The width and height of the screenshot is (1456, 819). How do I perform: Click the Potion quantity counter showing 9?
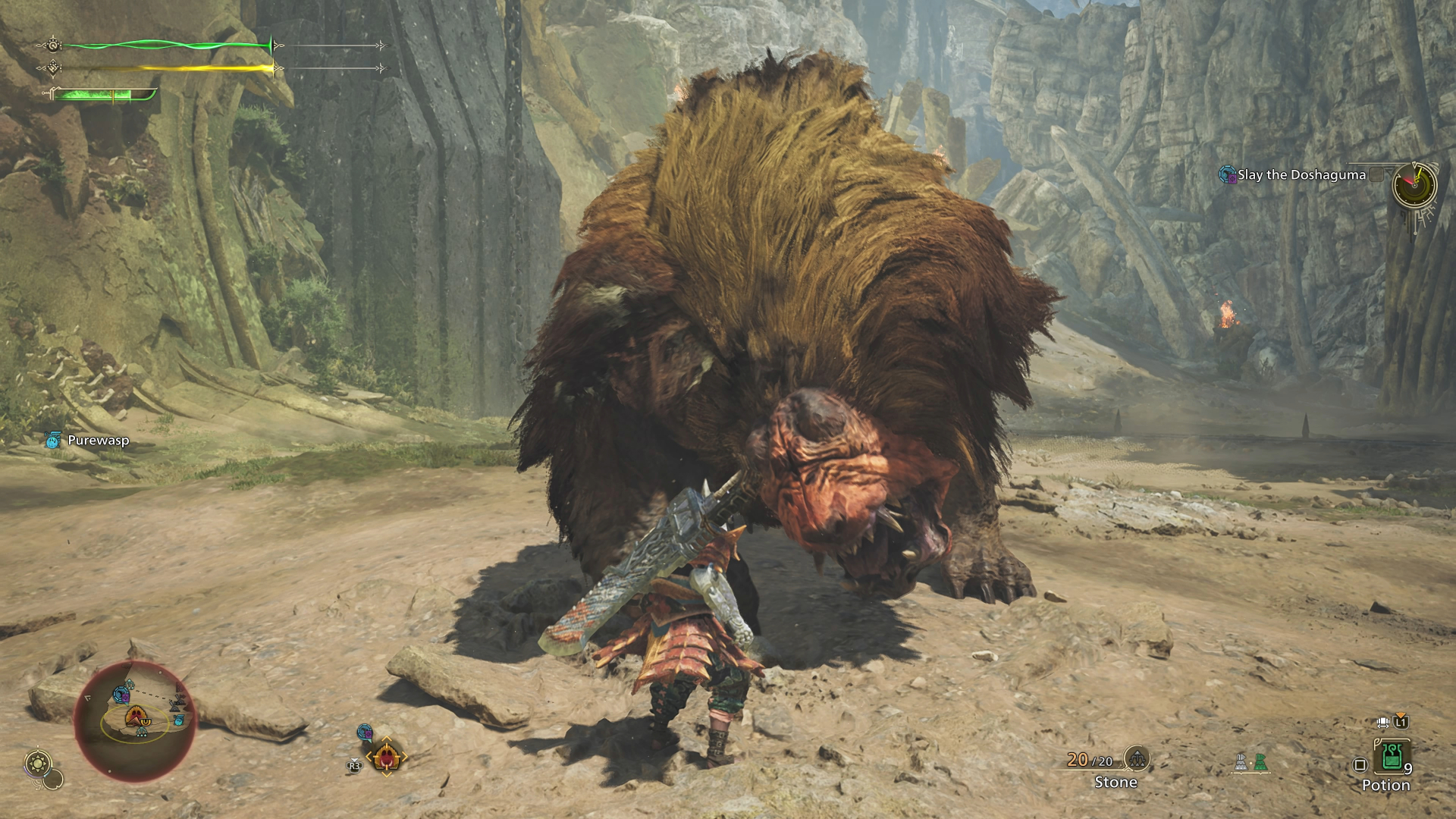[1409, 768]
